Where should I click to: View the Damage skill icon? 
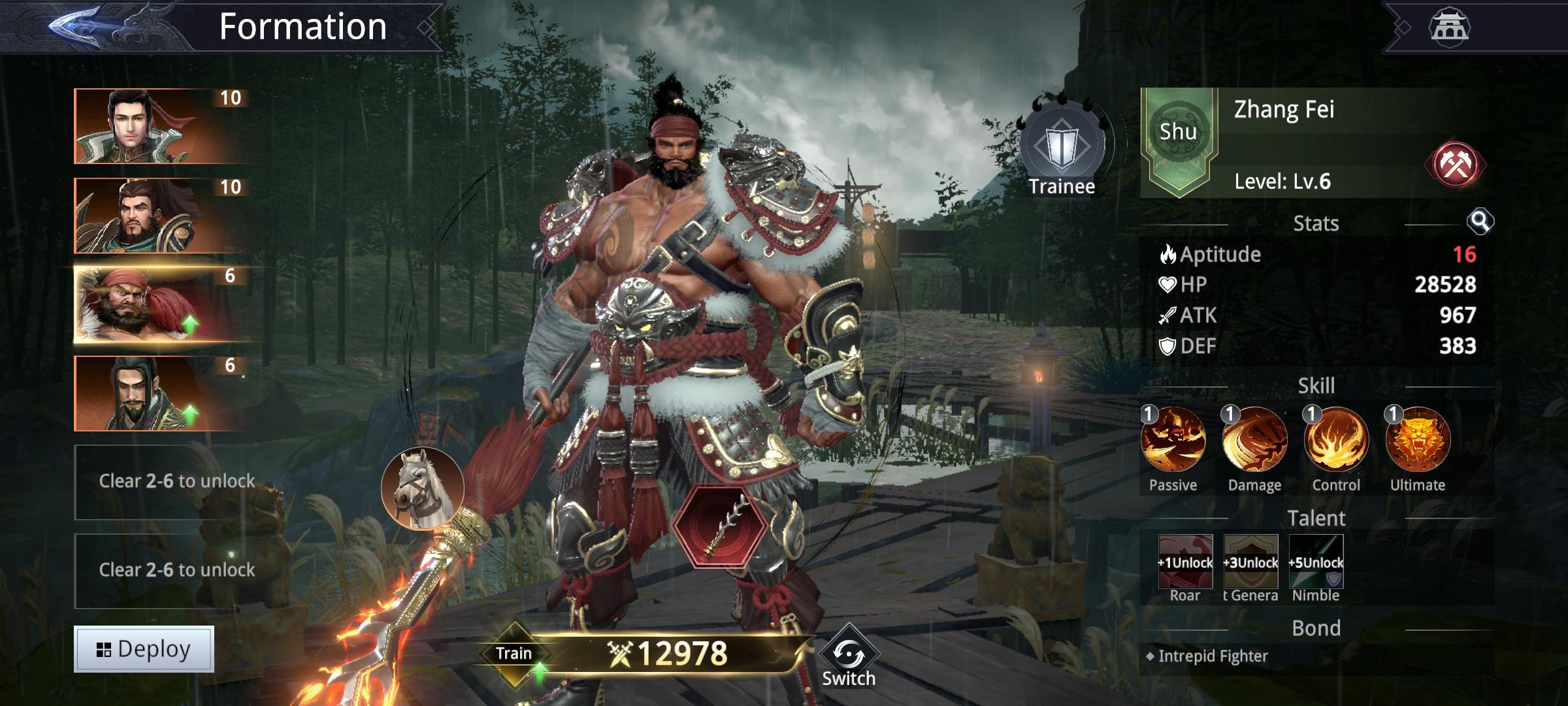click(x=1254, y=439)
